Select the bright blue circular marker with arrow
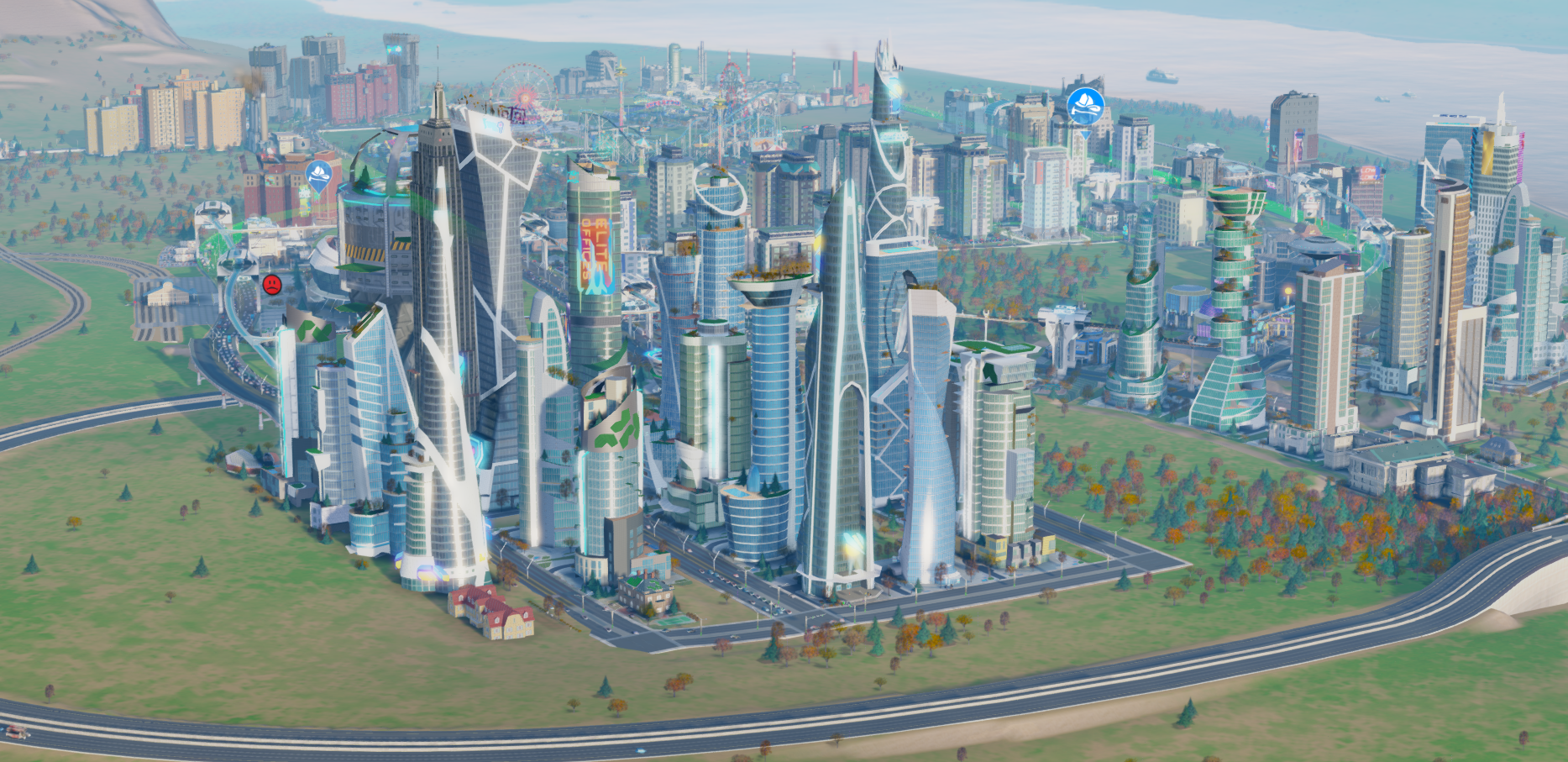 pyautogui.click(x=1084, y=106)
